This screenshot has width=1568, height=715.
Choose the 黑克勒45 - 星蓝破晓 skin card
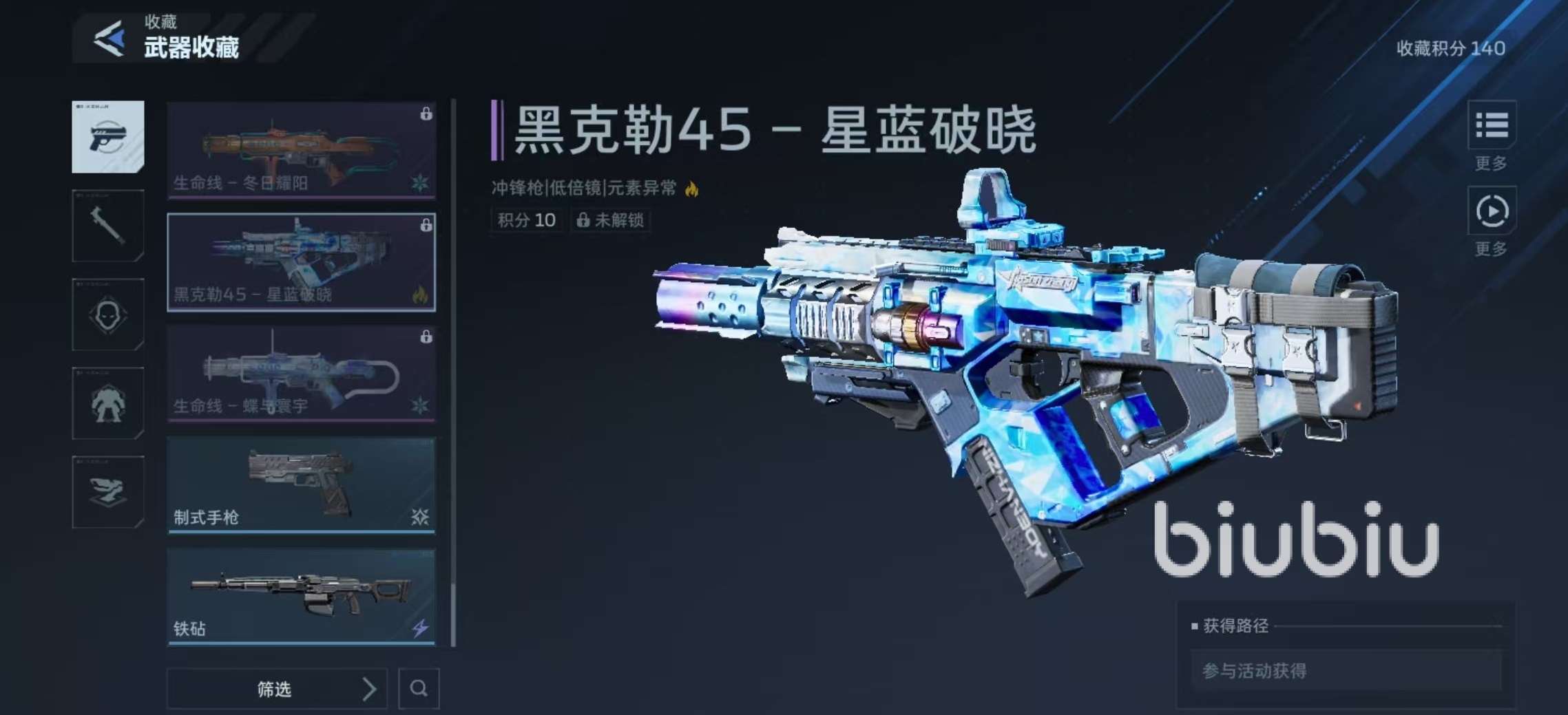[x=301, y=262]
